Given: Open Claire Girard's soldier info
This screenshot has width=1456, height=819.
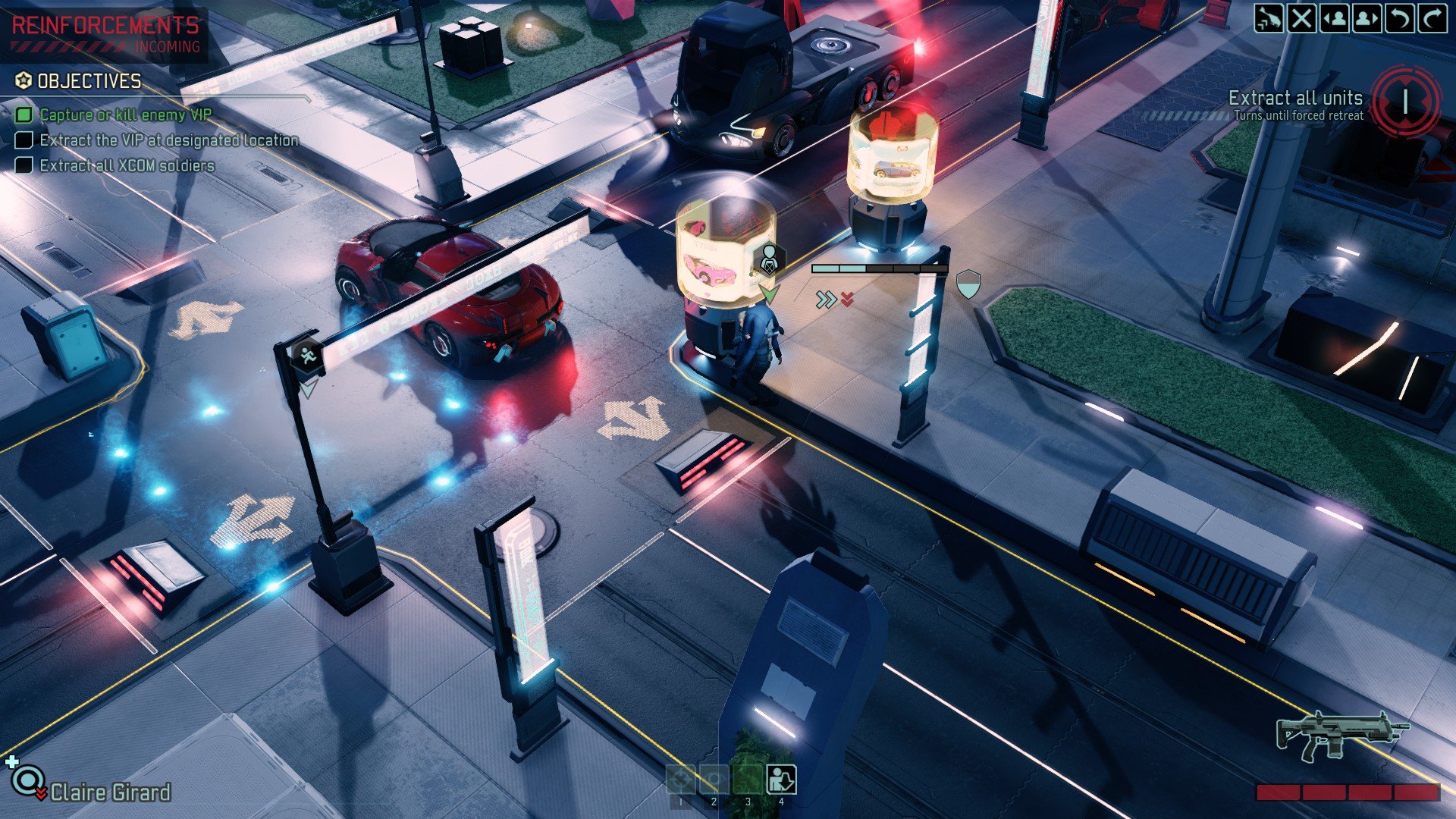Looking at the screenshot, I should (110, 792).
